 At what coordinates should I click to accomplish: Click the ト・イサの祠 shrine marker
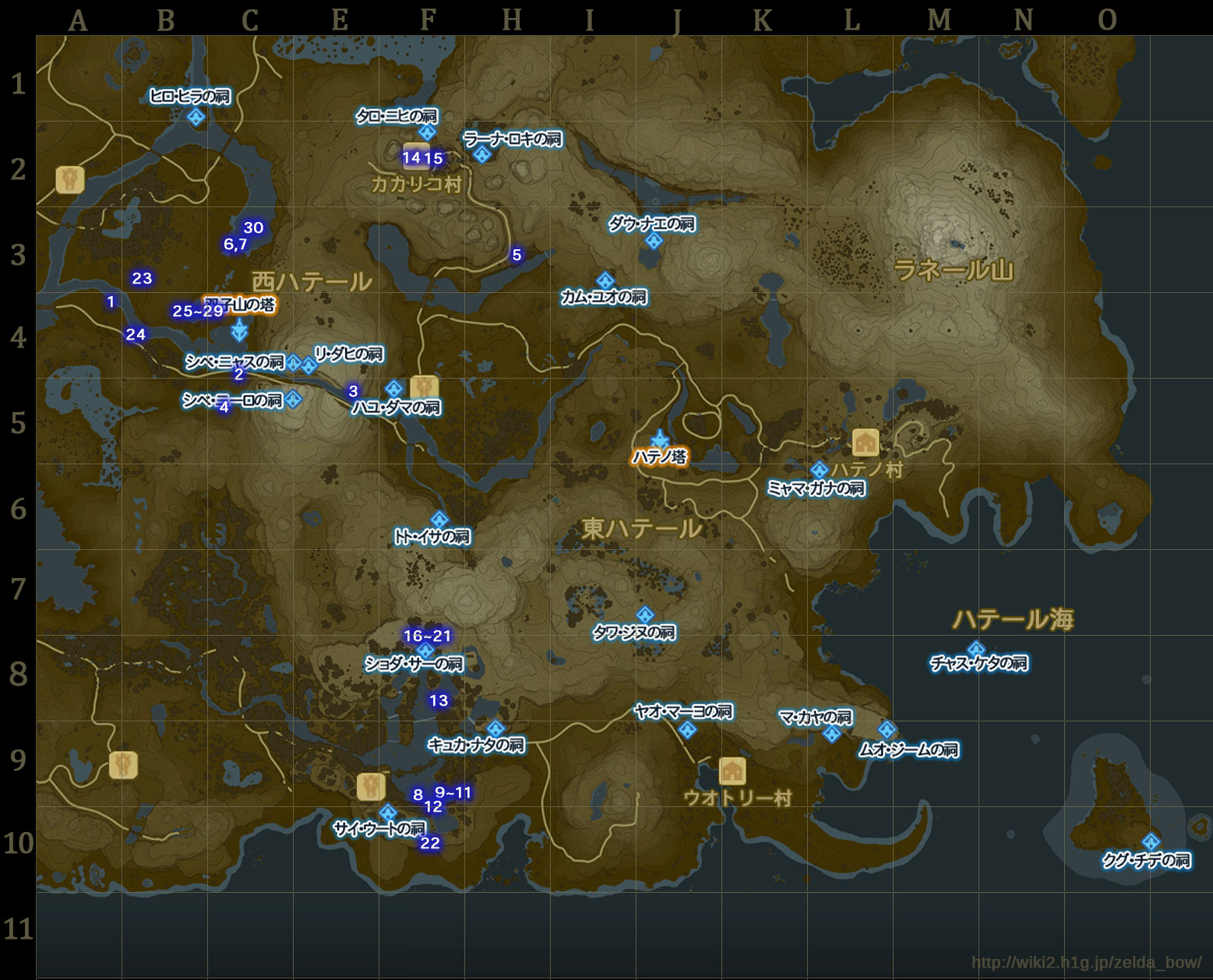click(439, 520)
